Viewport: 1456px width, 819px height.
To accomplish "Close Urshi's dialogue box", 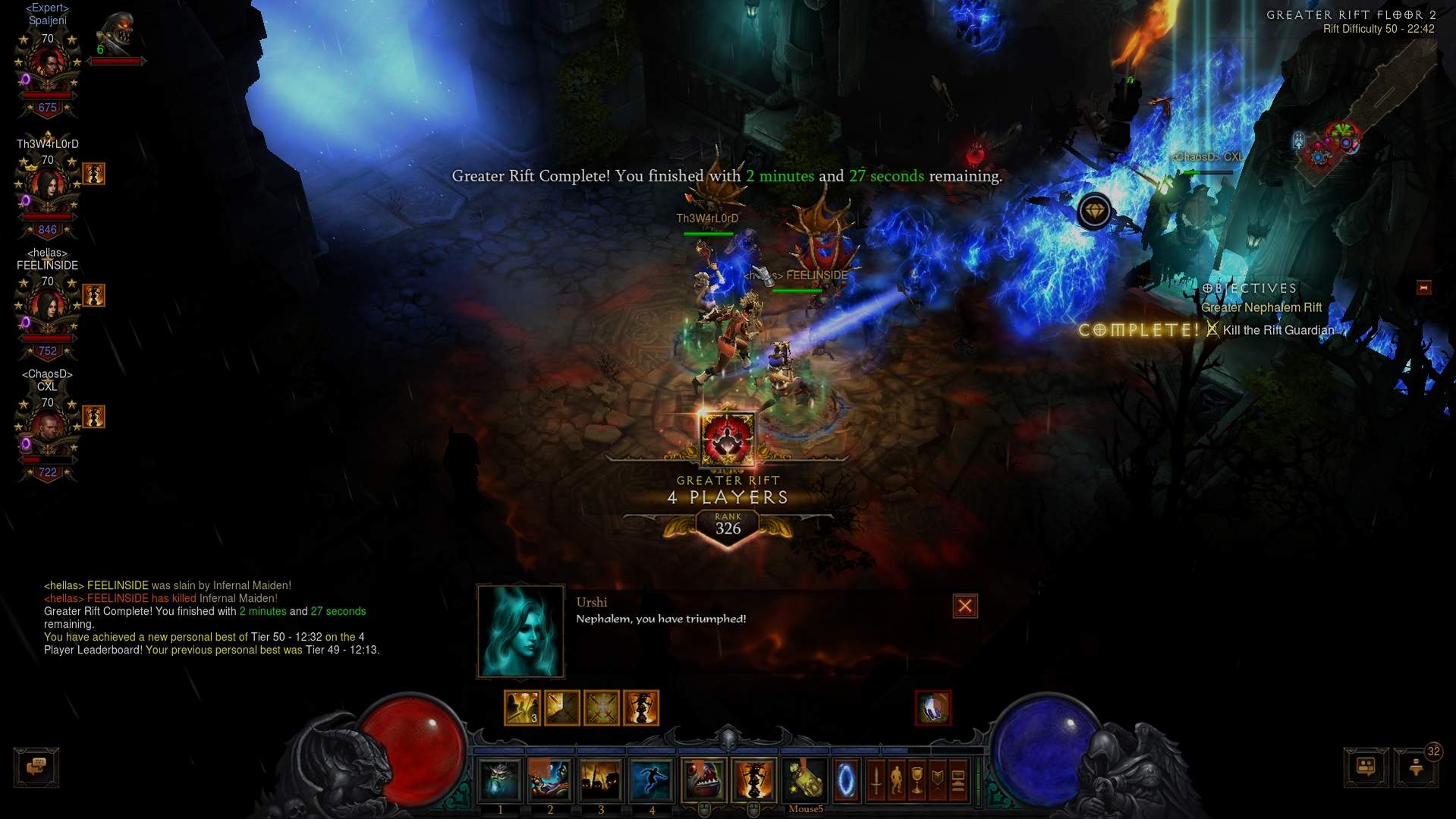I will click(964, 606).
